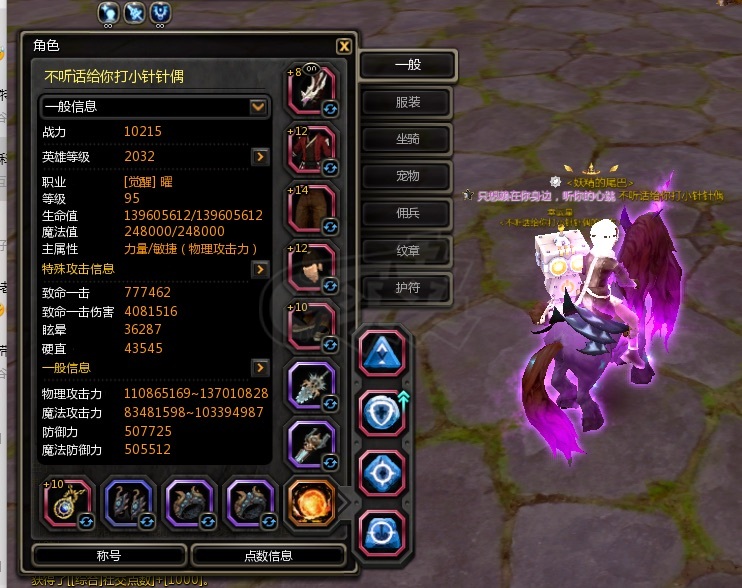742x588 pixels.
Task: Expand 特殊攻击信息 special attack info
Action: coord(259,270)
